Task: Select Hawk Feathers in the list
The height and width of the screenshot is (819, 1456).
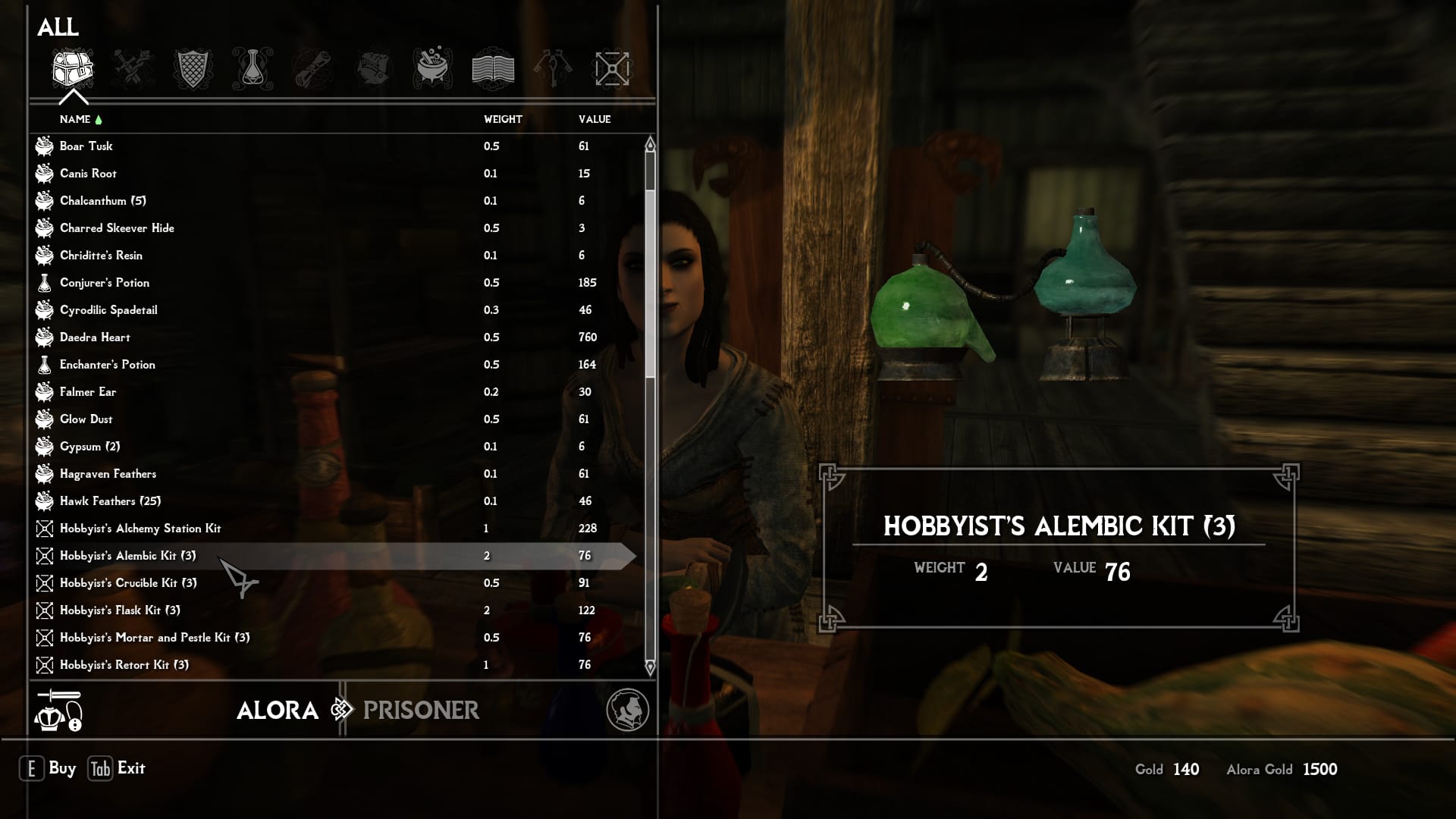Action: (x=110, y=501)
